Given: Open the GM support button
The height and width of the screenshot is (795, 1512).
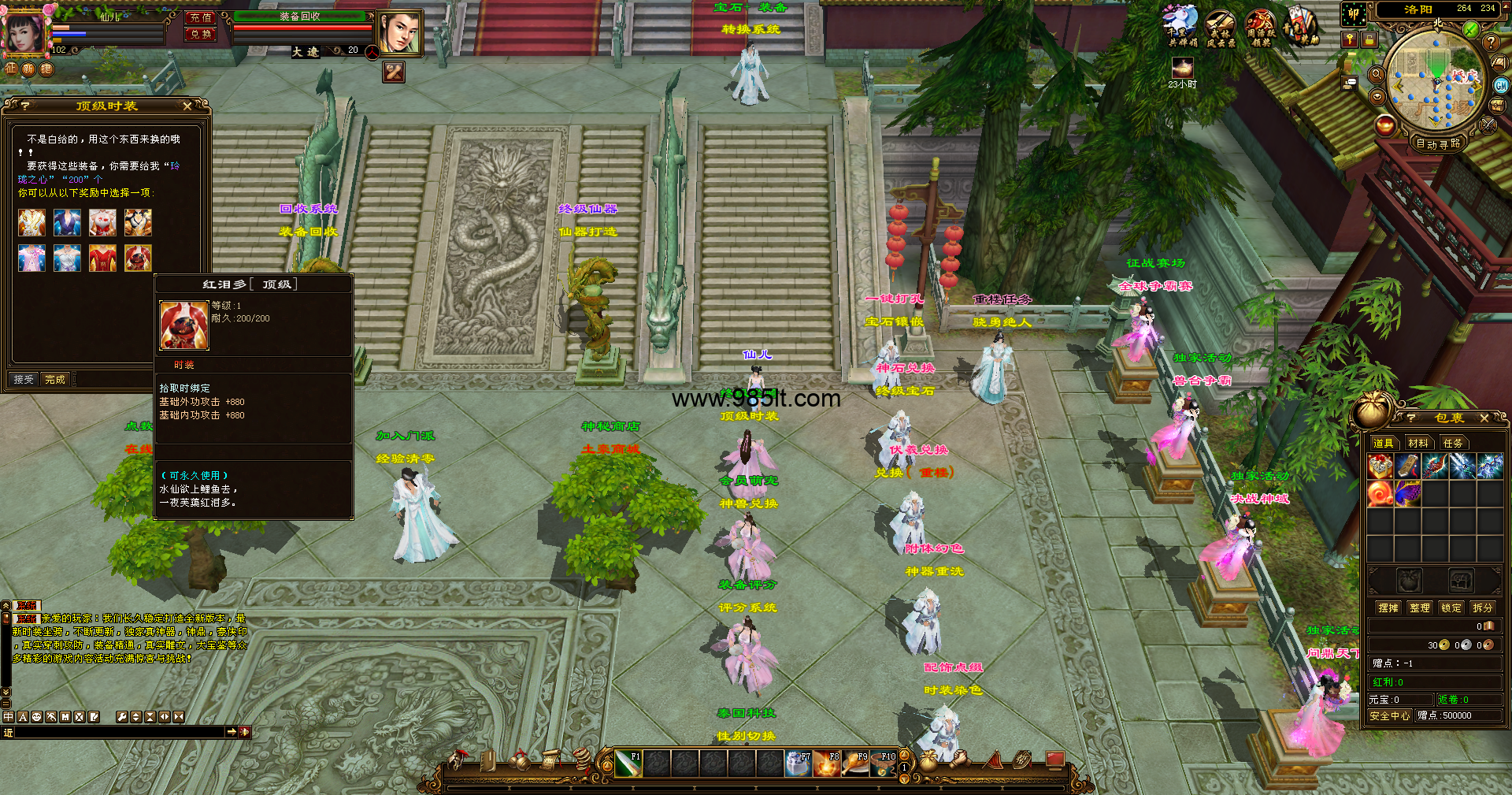Looking at the screenshot, I should [x=1501, y=86].
